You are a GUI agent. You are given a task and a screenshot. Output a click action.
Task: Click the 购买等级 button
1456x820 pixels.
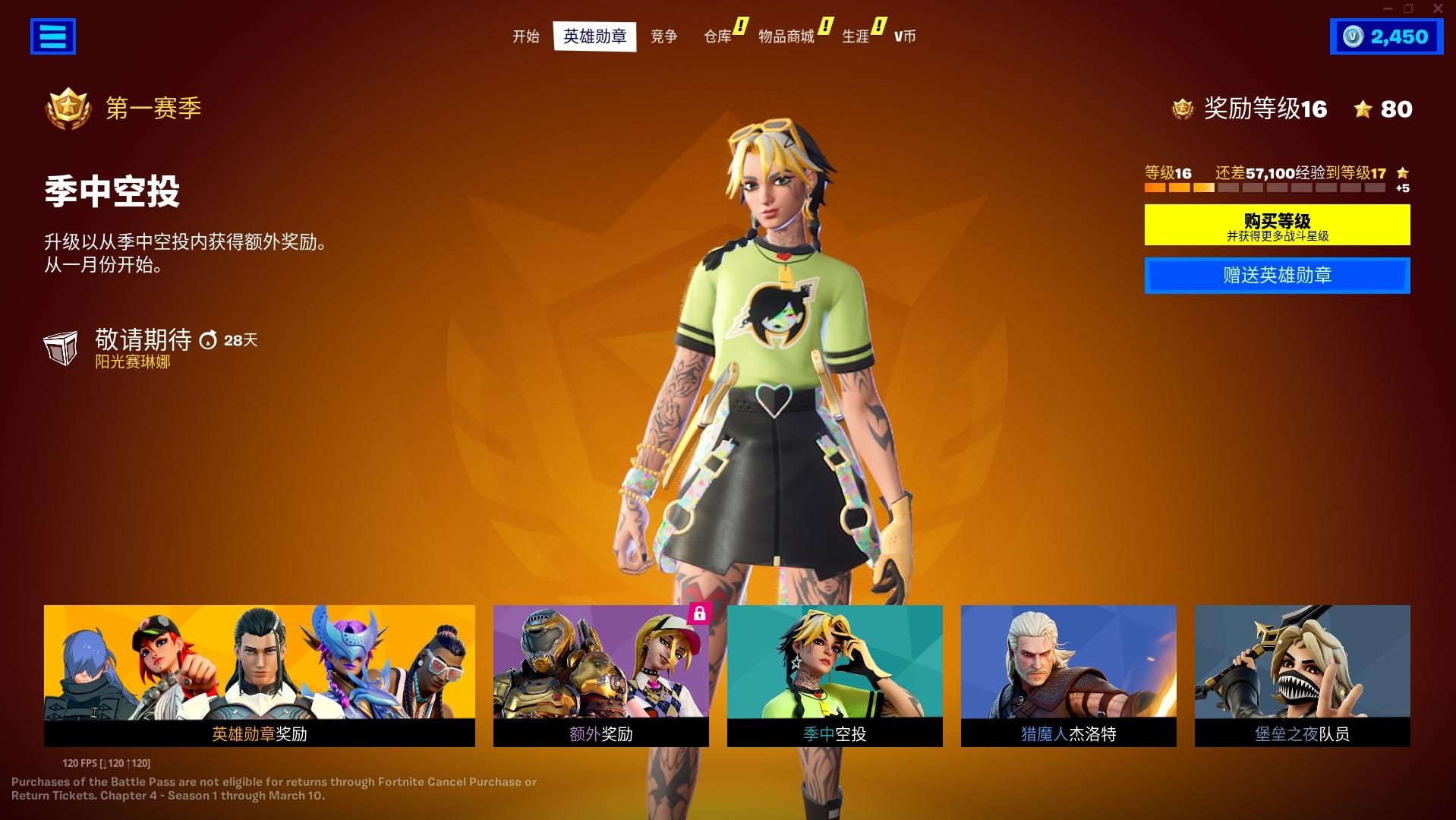tap(1276, 224)
